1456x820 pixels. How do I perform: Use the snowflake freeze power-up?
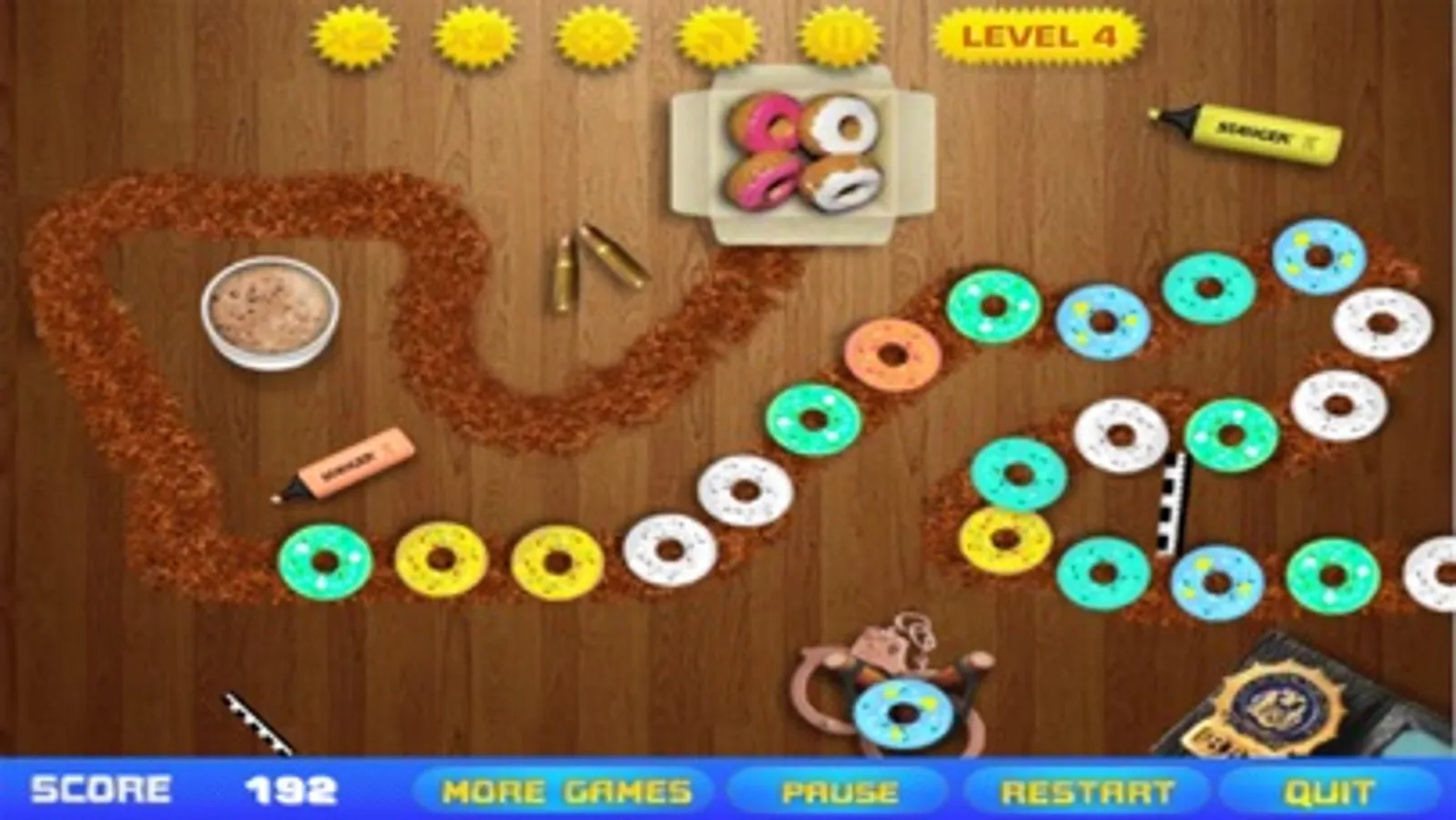[x=594, y=36]
